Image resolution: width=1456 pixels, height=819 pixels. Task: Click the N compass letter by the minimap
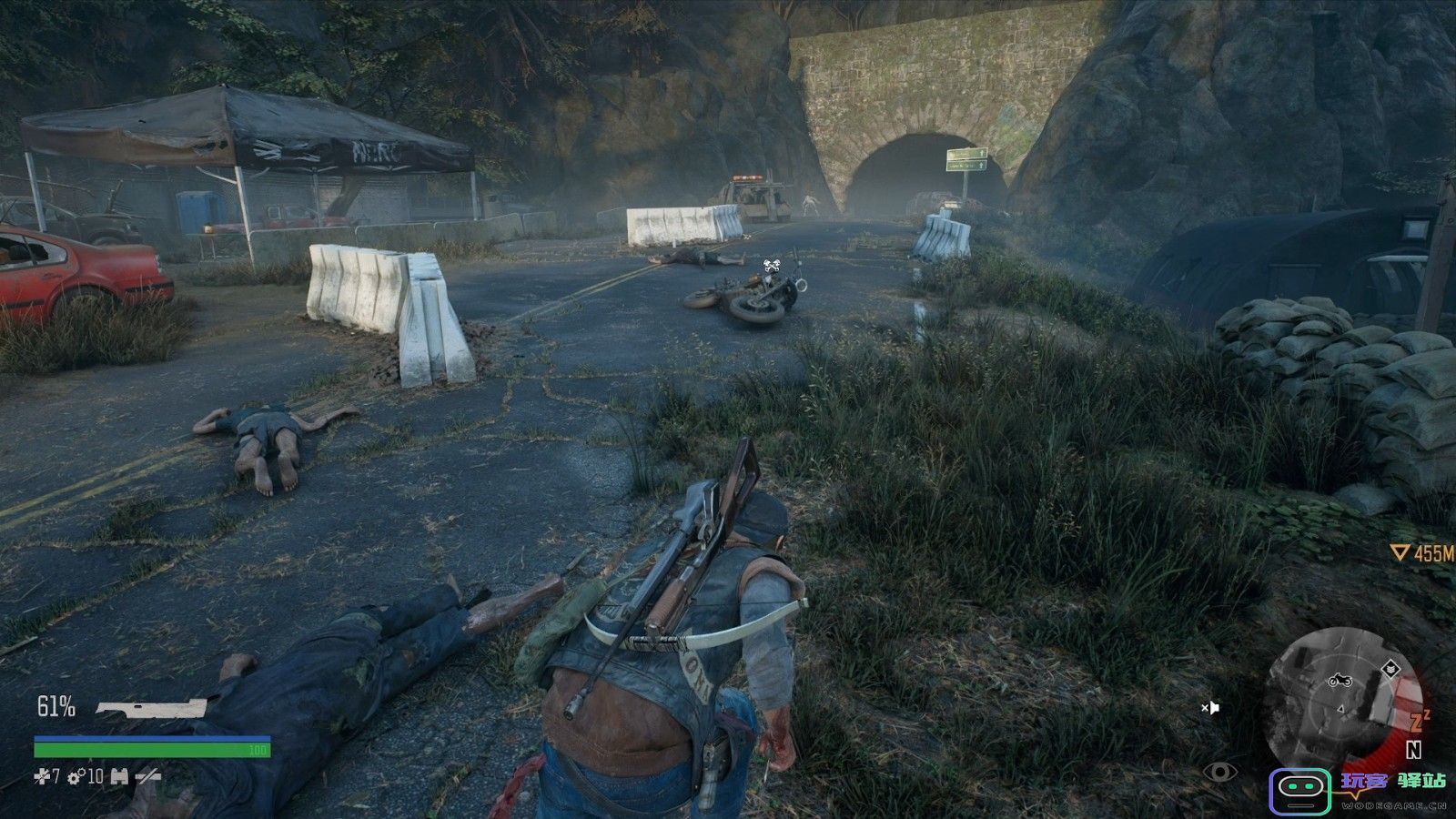(x=1413, y=750)
